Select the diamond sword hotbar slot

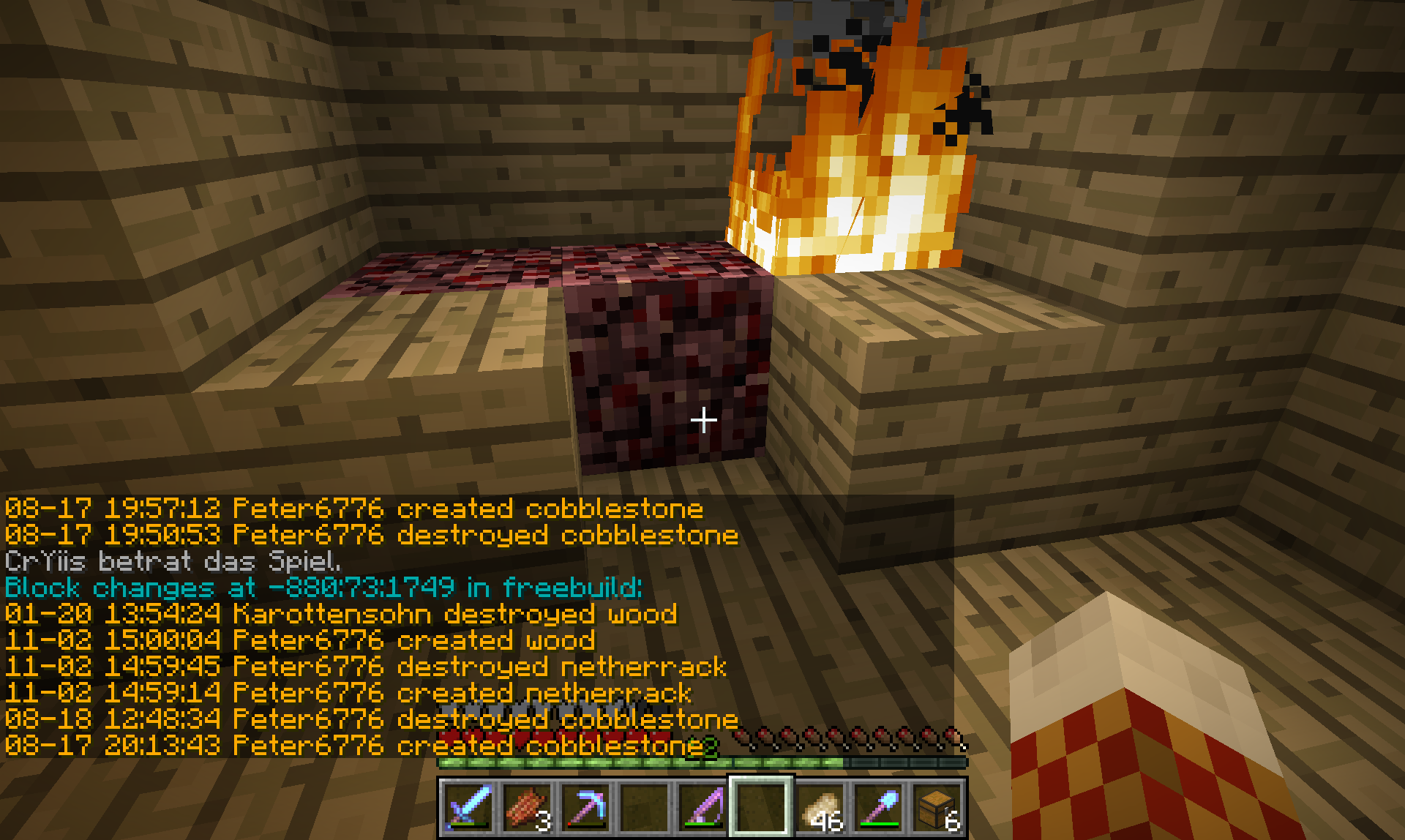[x=468, y=807]
